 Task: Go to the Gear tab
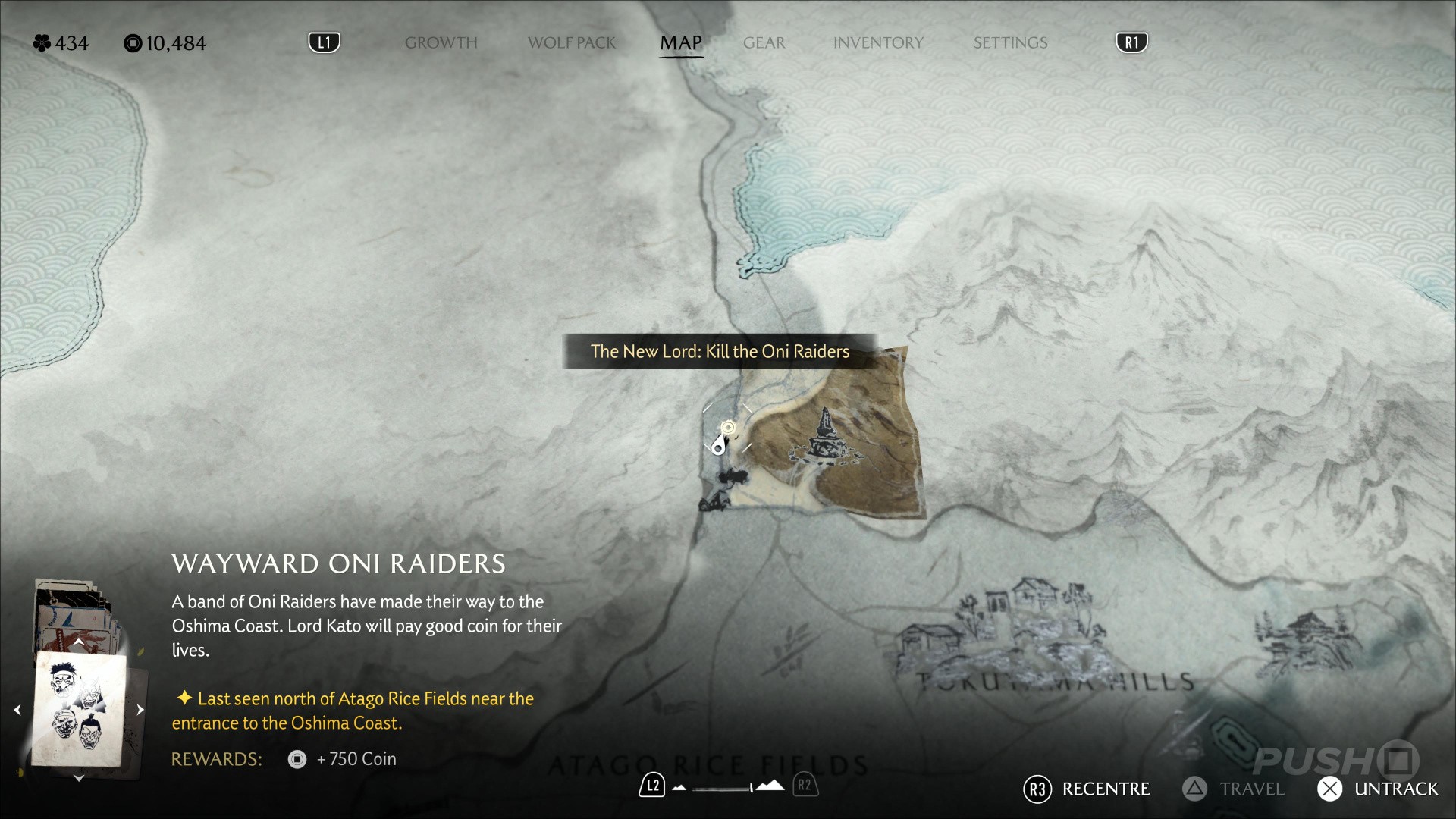(x=764, y=43)
